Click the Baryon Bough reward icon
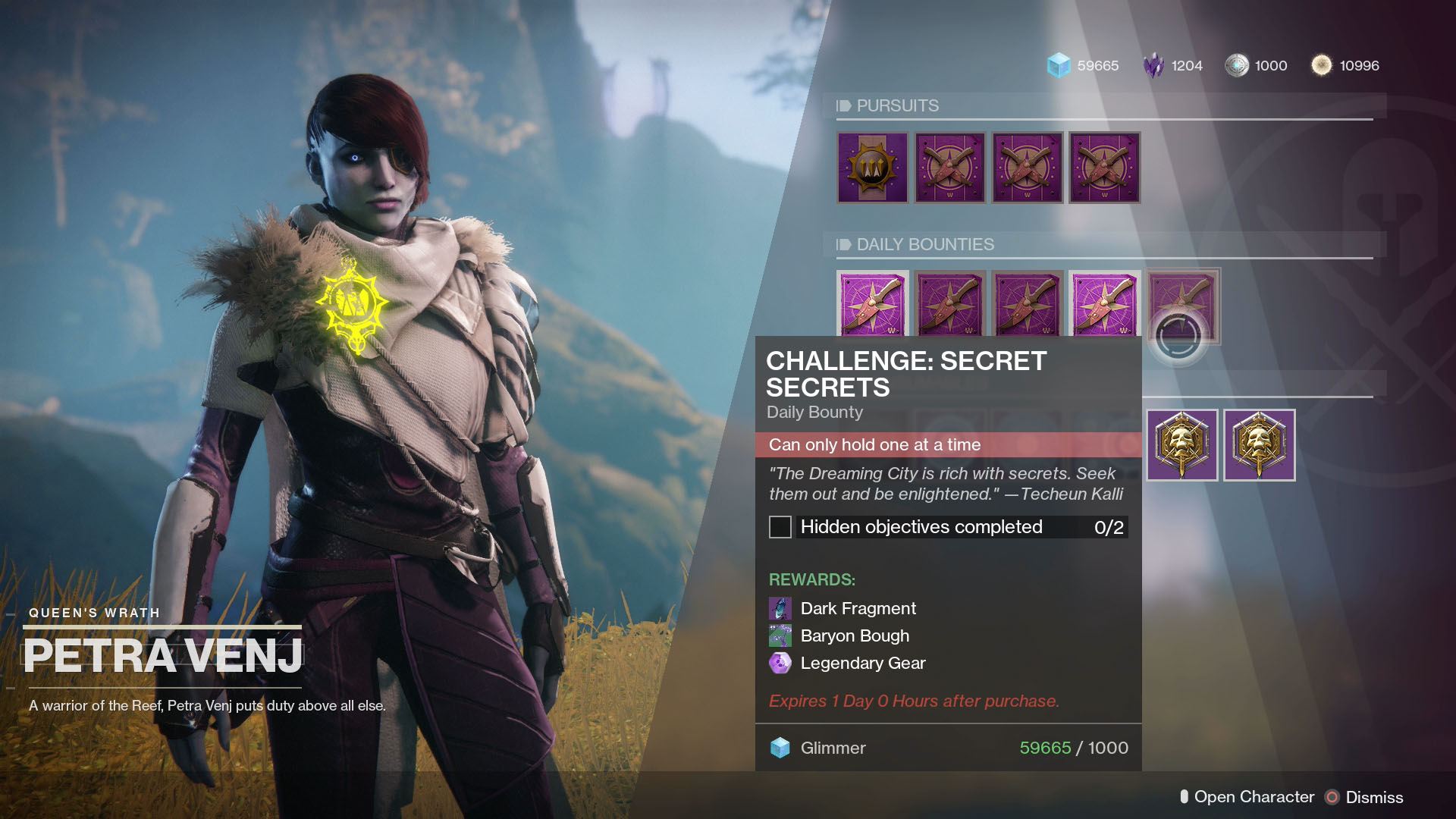This screenshot has height=819, width=1456. pyautogui.click(x=782, y=635)
